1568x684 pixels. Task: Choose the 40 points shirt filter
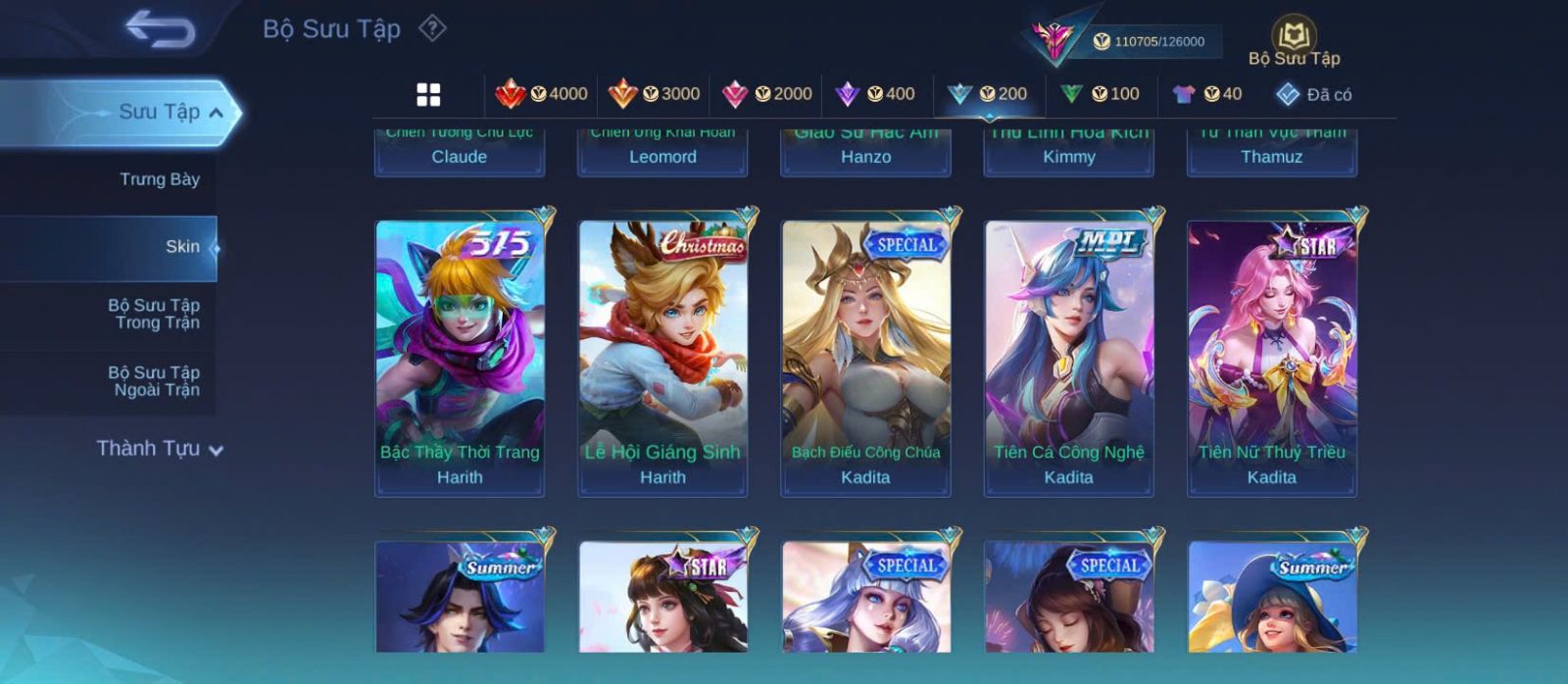click(1206, 94)
